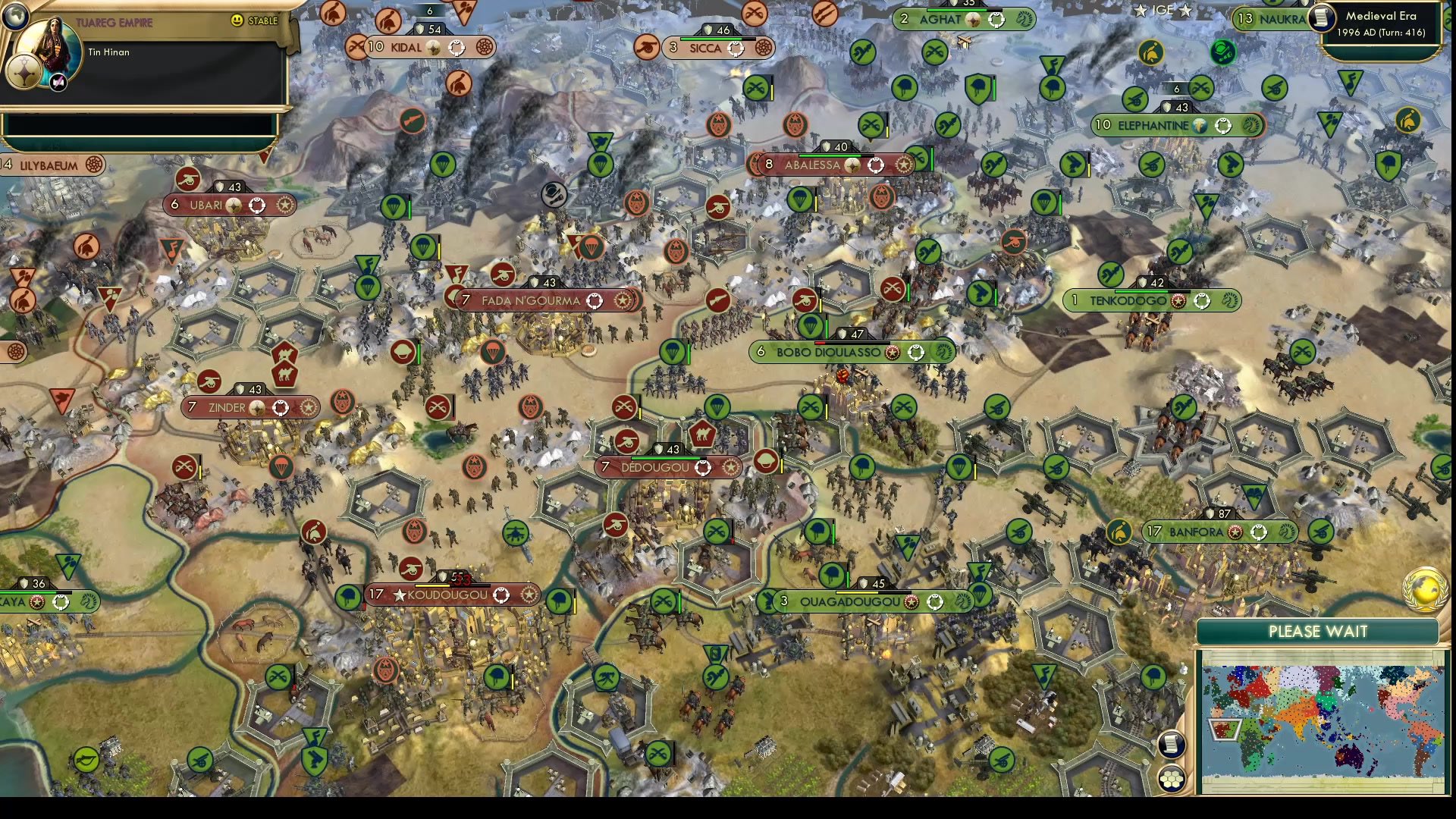Click the war declaration icon on the leader portrait
This screenshot has width=1456, height=819.
click(x=58, y=81)
